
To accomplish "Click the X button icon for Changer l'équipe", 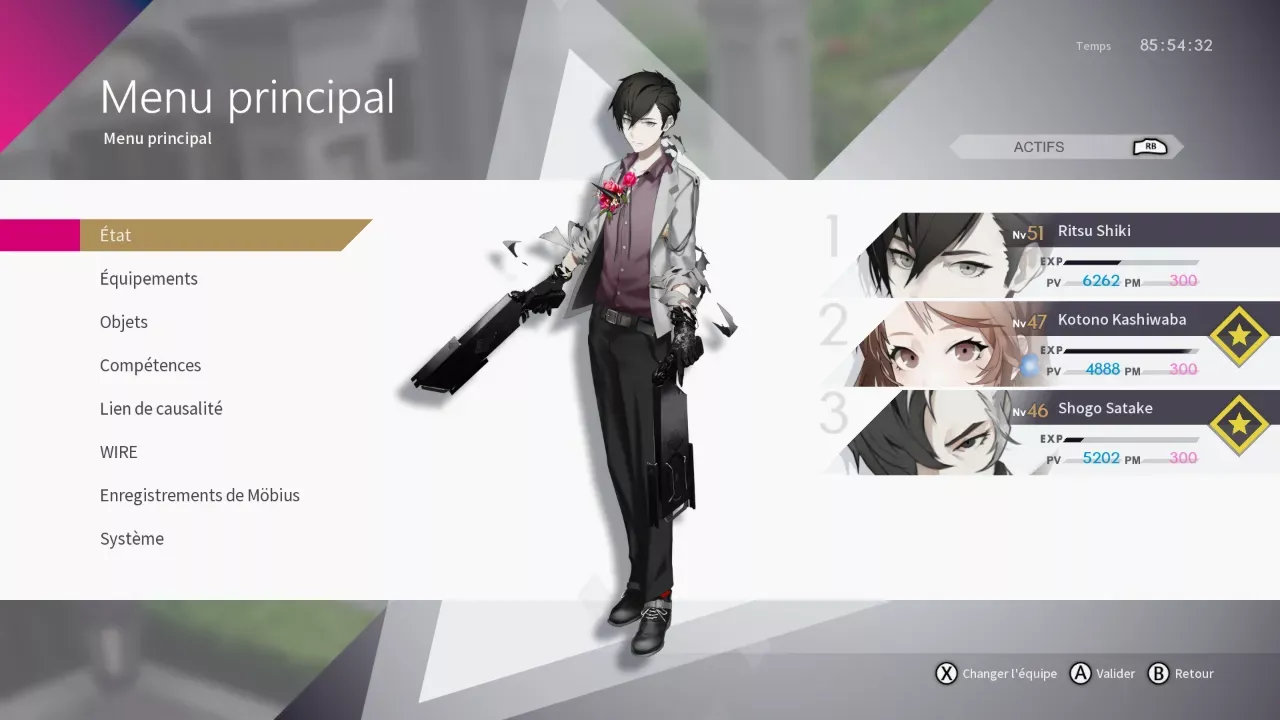I will pos(946,674).
